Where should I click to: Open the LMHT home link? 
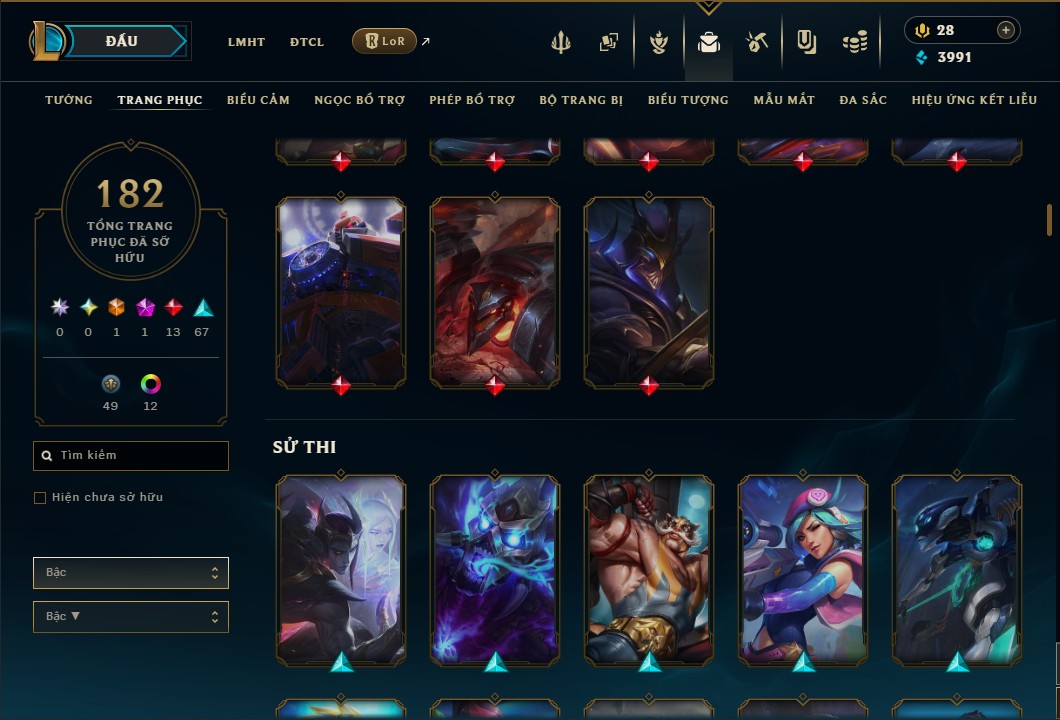246,42
